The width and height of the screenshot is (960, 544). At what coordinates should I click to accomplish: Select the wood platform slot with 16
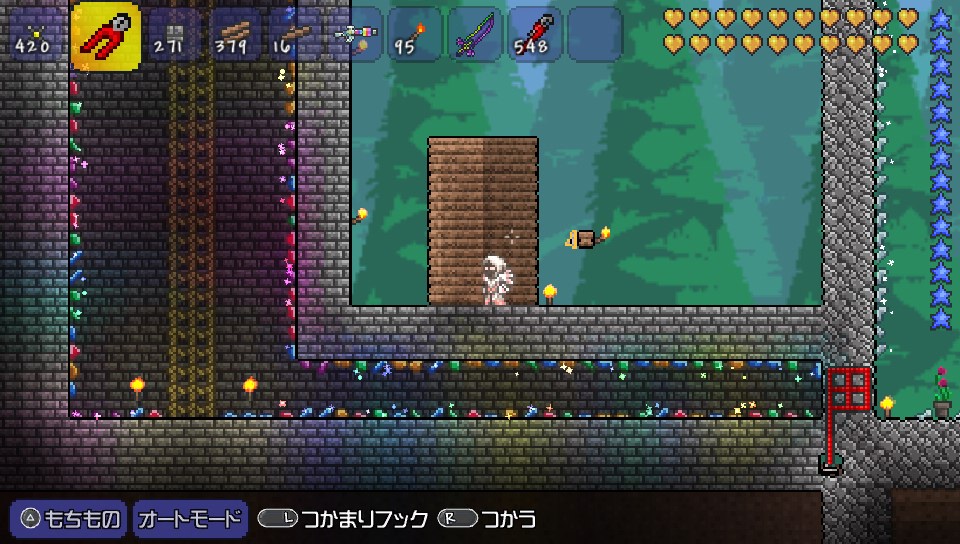click(x=295, y=35)
